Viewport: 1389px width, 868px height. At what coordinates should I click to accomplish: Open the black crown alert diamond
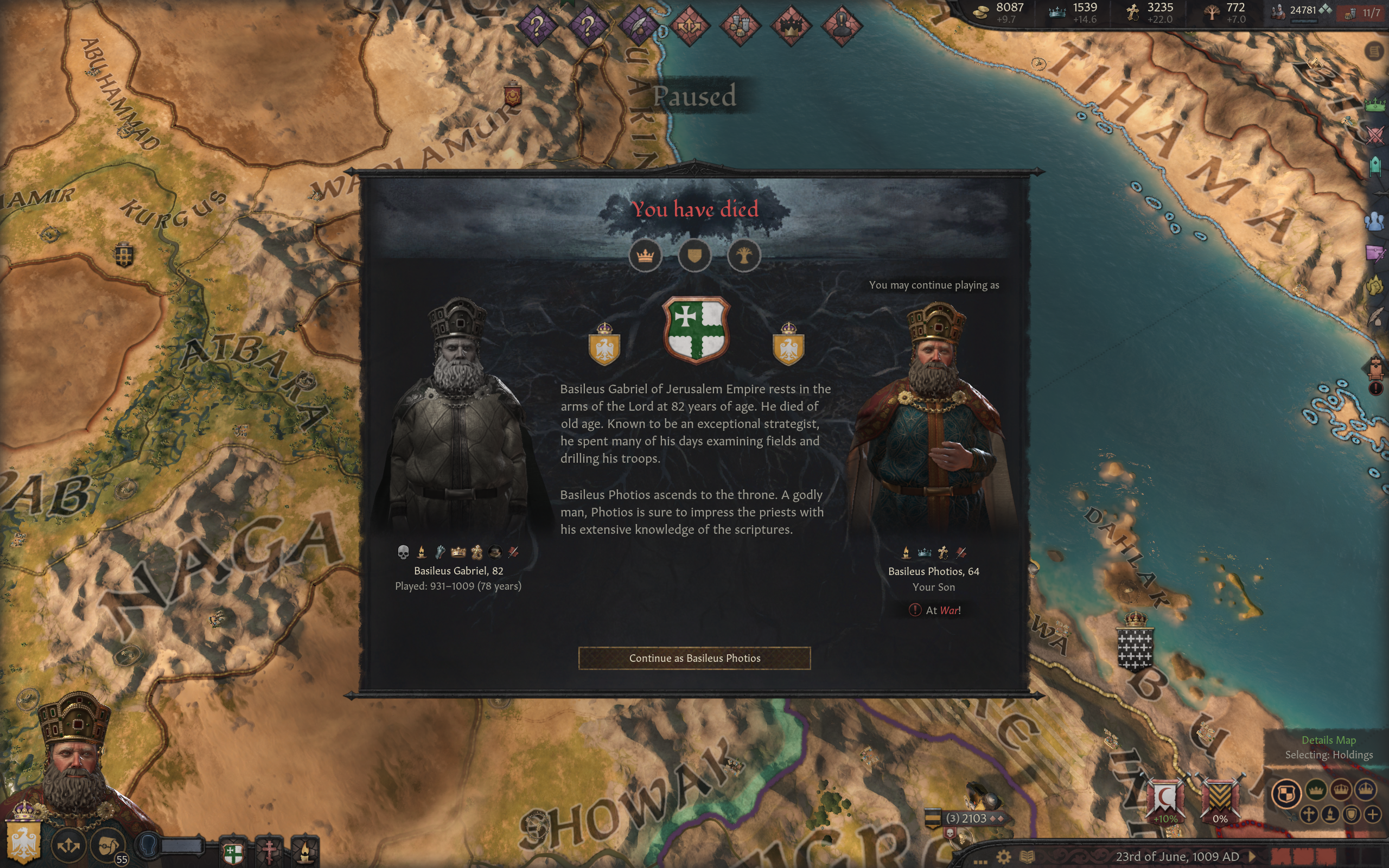(x=791, y=25)
